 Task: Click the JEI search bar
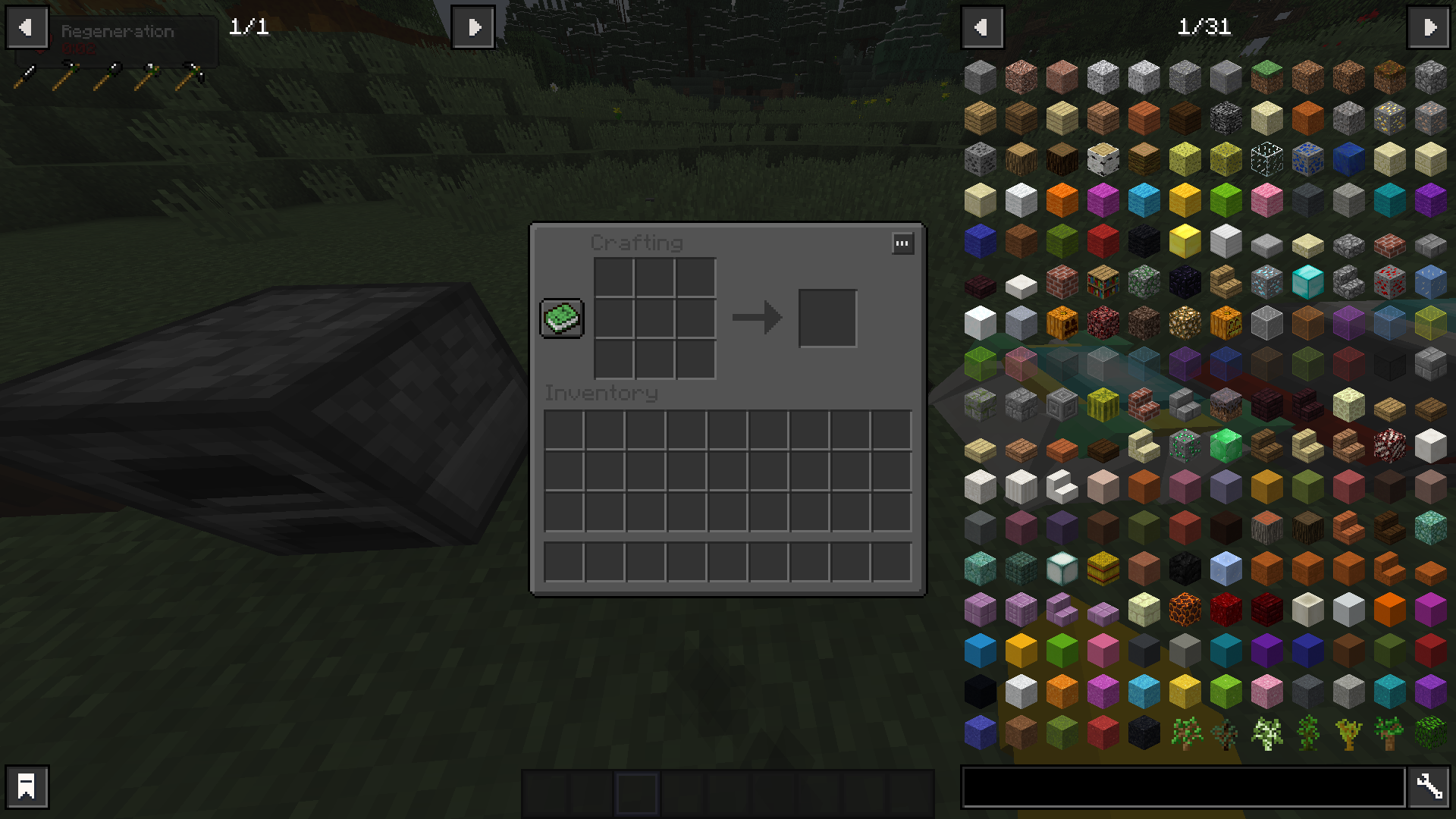tap(1191, 788)
